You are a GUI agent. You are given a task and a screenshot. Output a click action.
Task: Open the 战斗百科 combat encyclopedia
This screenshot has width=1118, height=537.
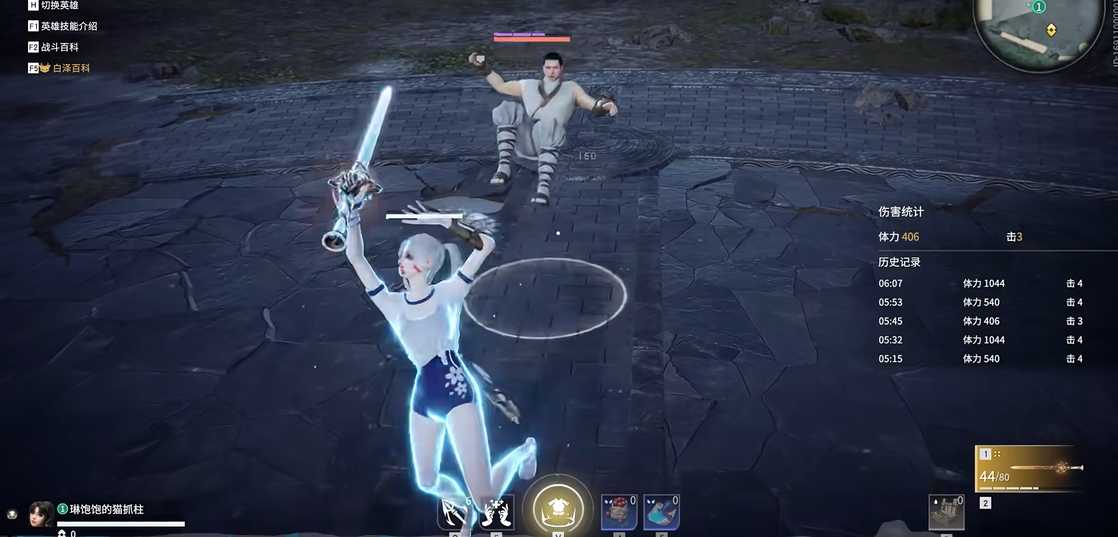click(x=59, y=47)
